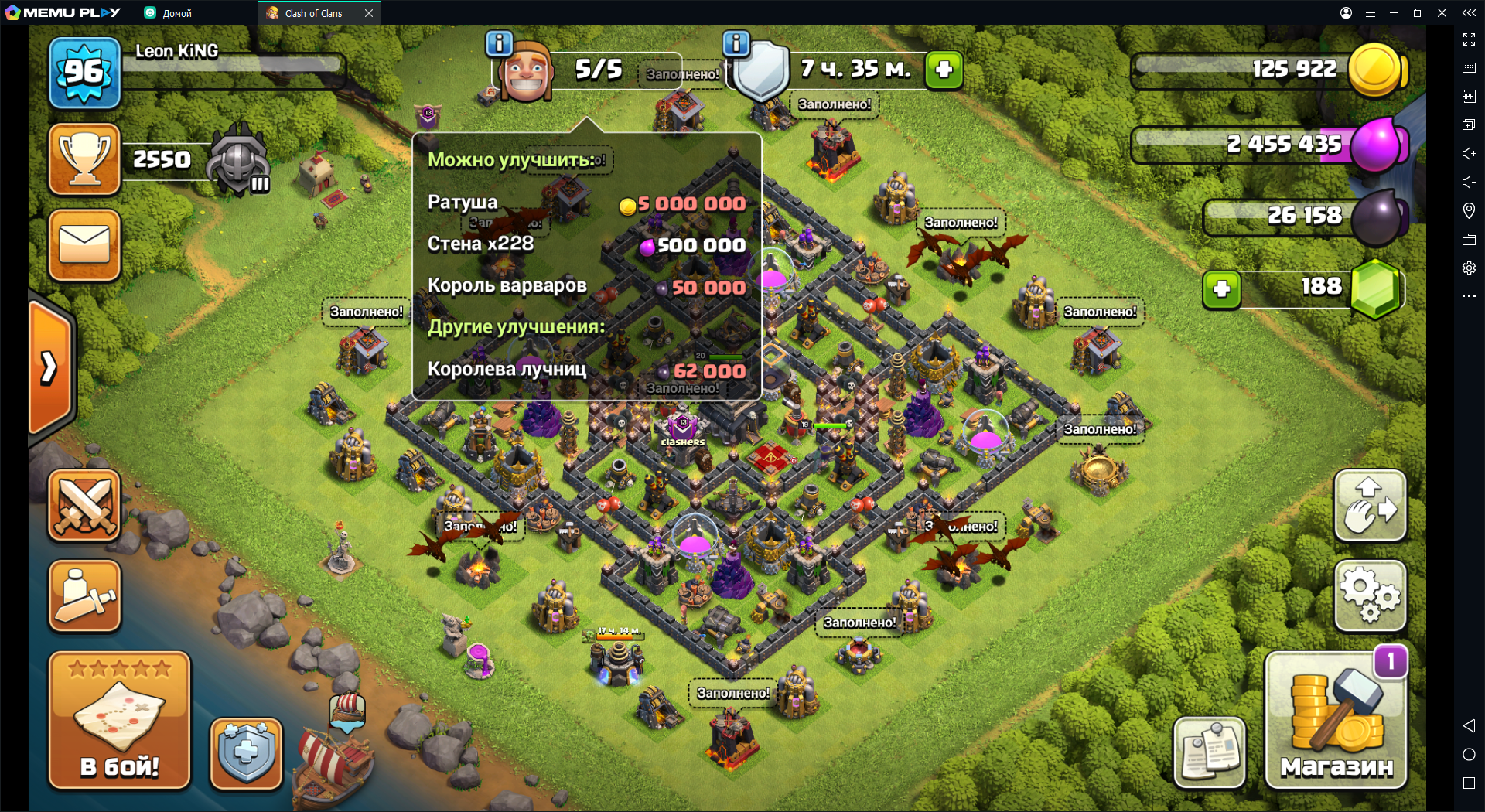Open the news clipboard button
Viewport: 1485px width, 812px height.
1209,752
